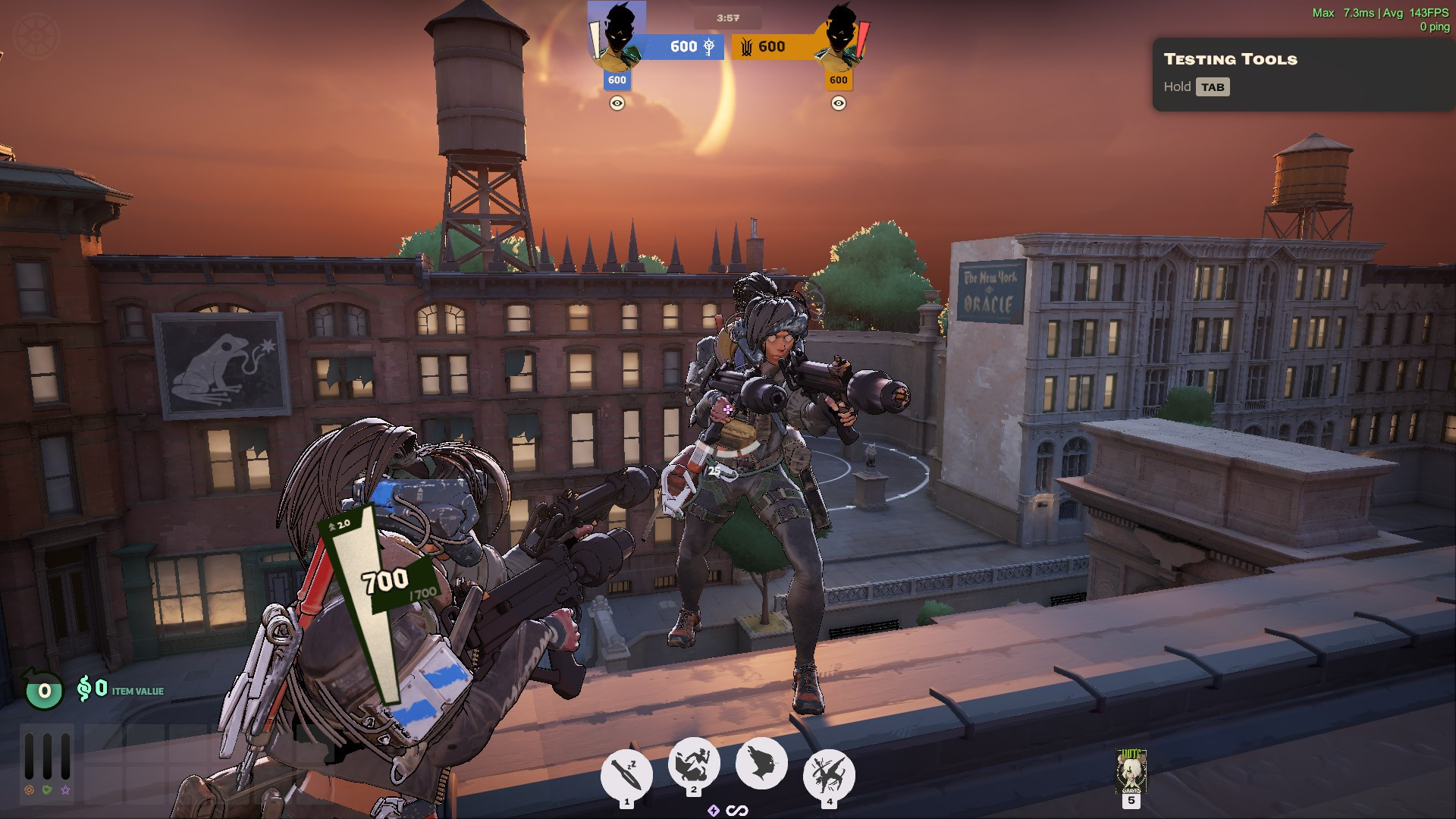Image resolution: width=1456 pixels, height=819 pixels.
Task: Trigger the head silhouette vision ability
Action: 761,764
